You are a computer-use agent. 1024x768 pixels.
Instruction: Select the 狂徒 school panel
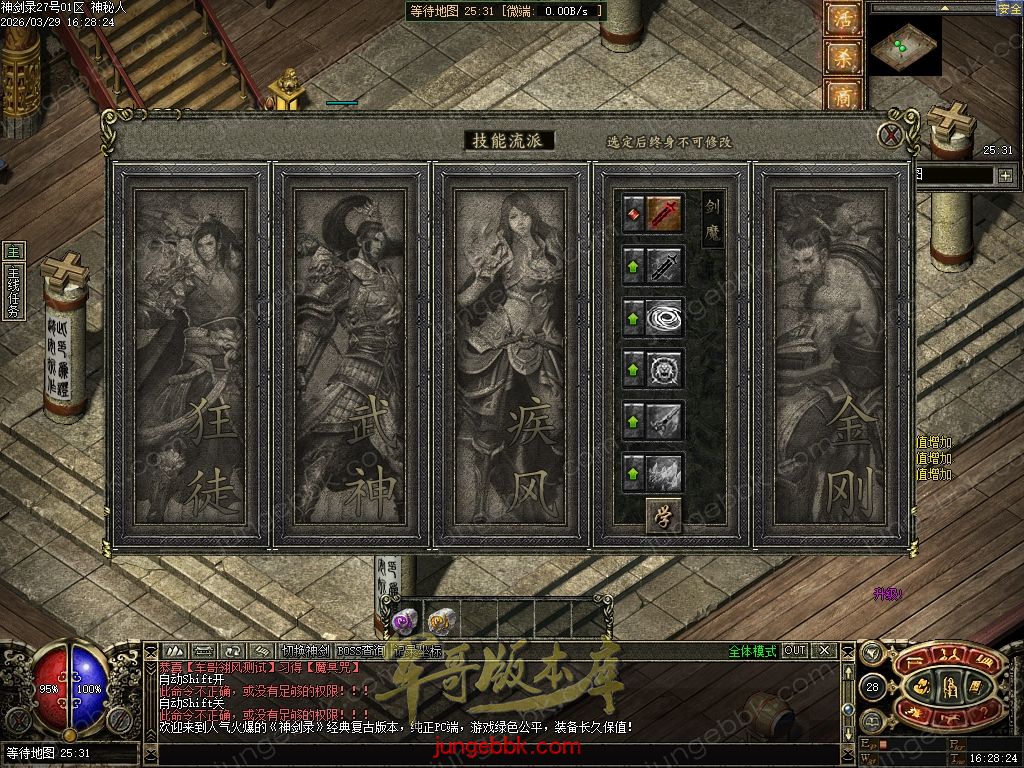[190, 355]
